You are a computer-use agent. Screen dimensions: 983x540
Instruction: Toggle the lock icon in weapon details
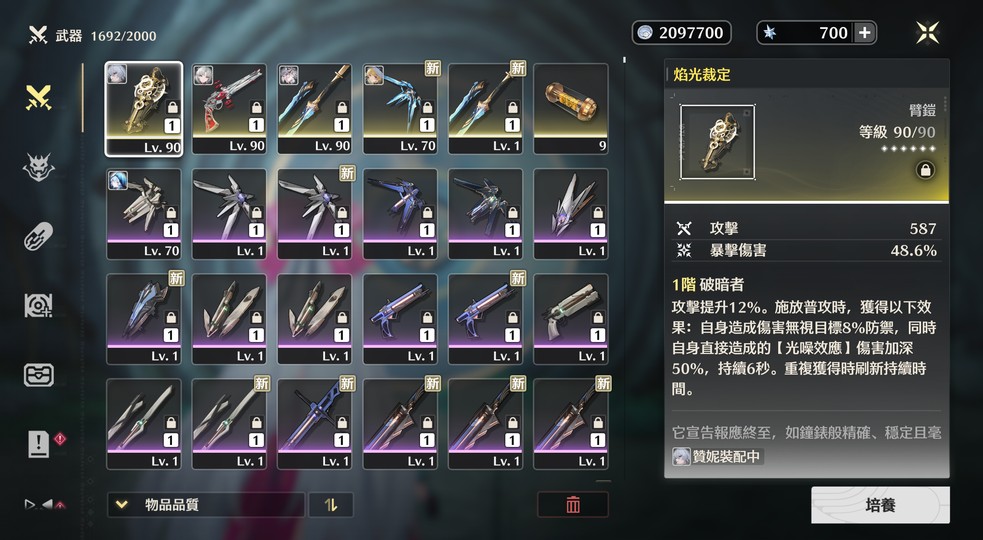926,171
